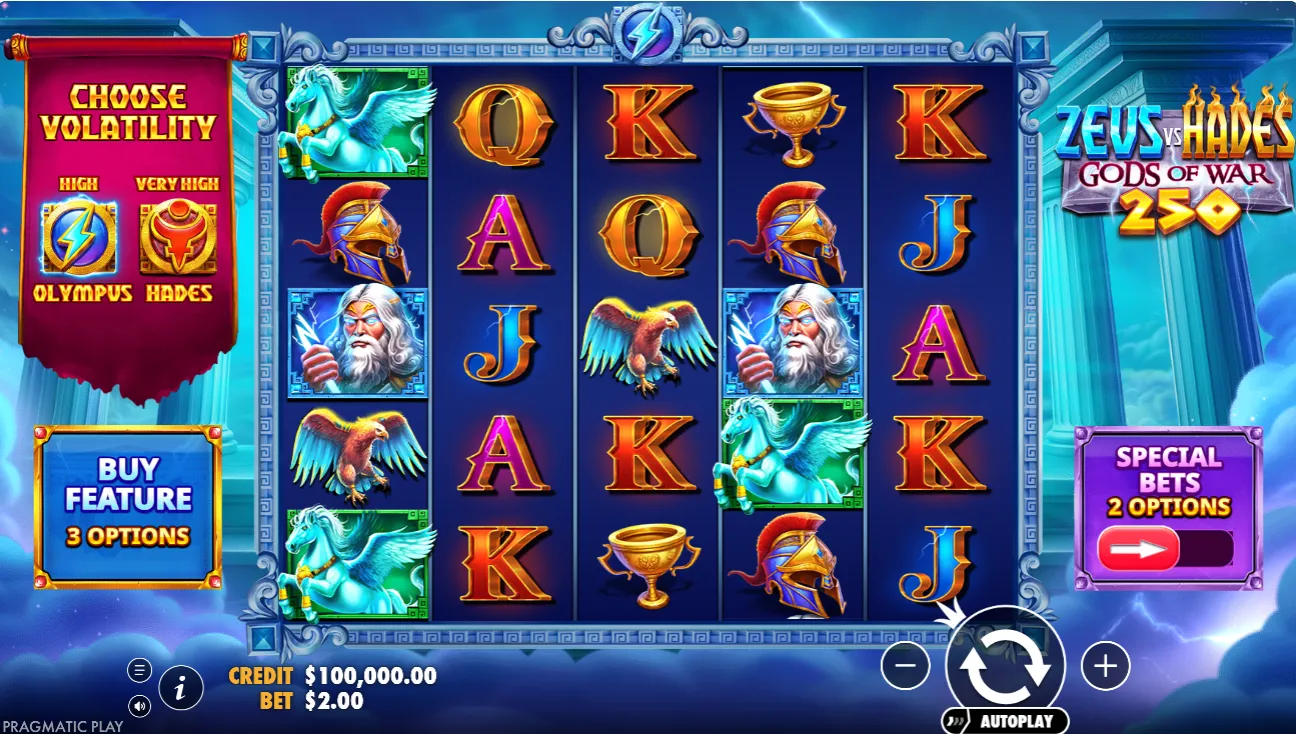Open the Autoplay settings

click(x=1005, y=721)
